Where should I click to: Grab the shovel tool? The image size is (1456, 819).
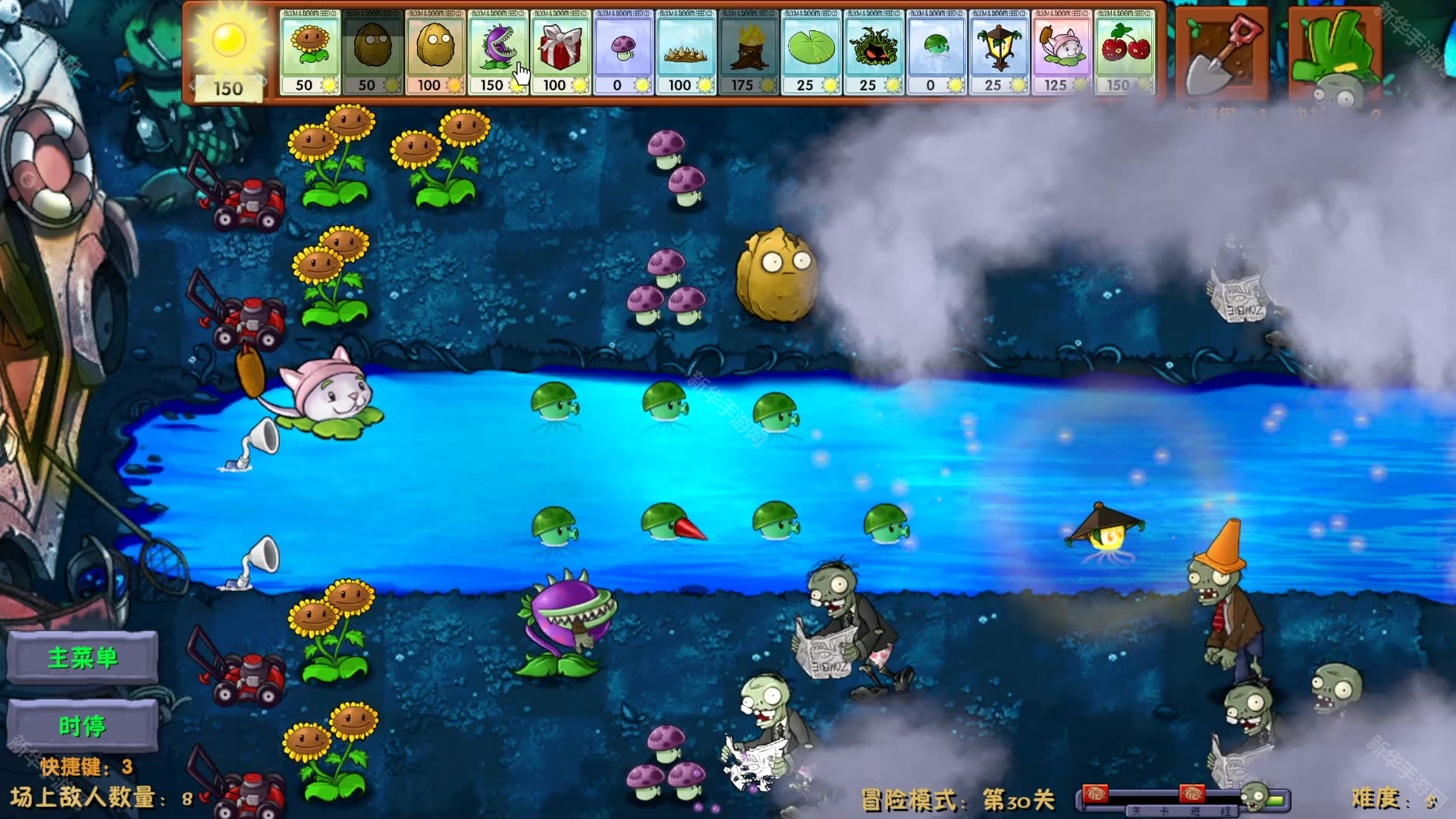click(x=1221, y=55)
